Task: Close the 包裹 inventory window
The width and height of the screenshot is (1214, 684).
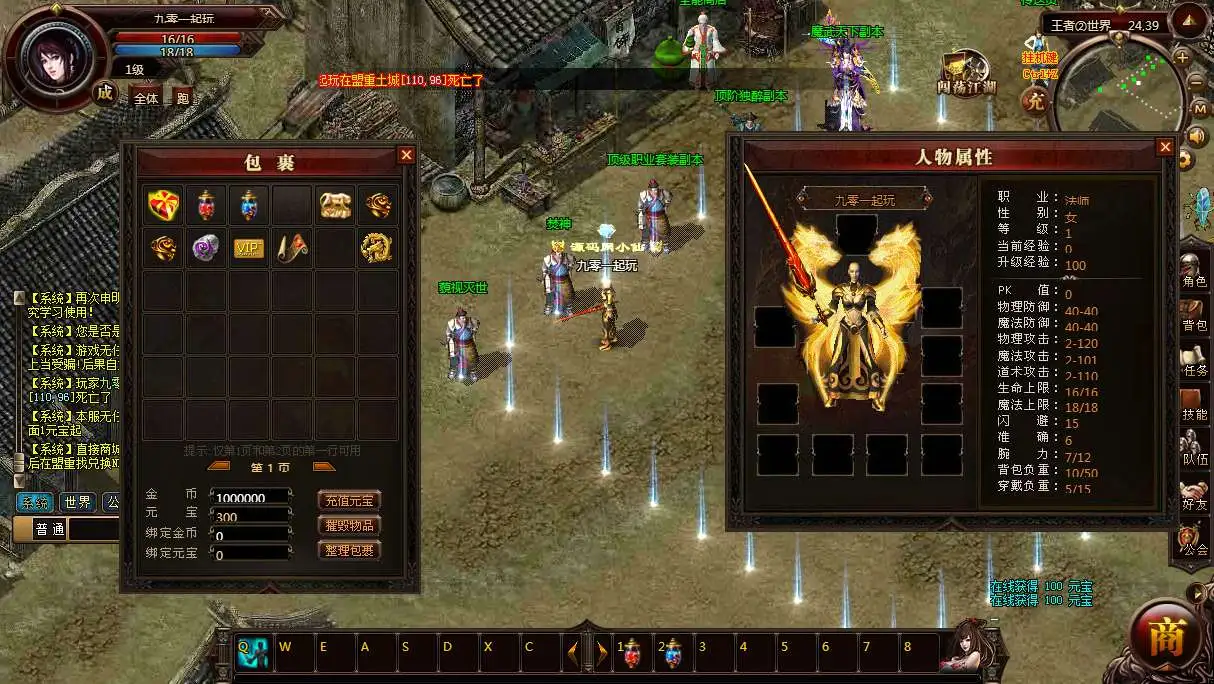Action: click(406, 154)
